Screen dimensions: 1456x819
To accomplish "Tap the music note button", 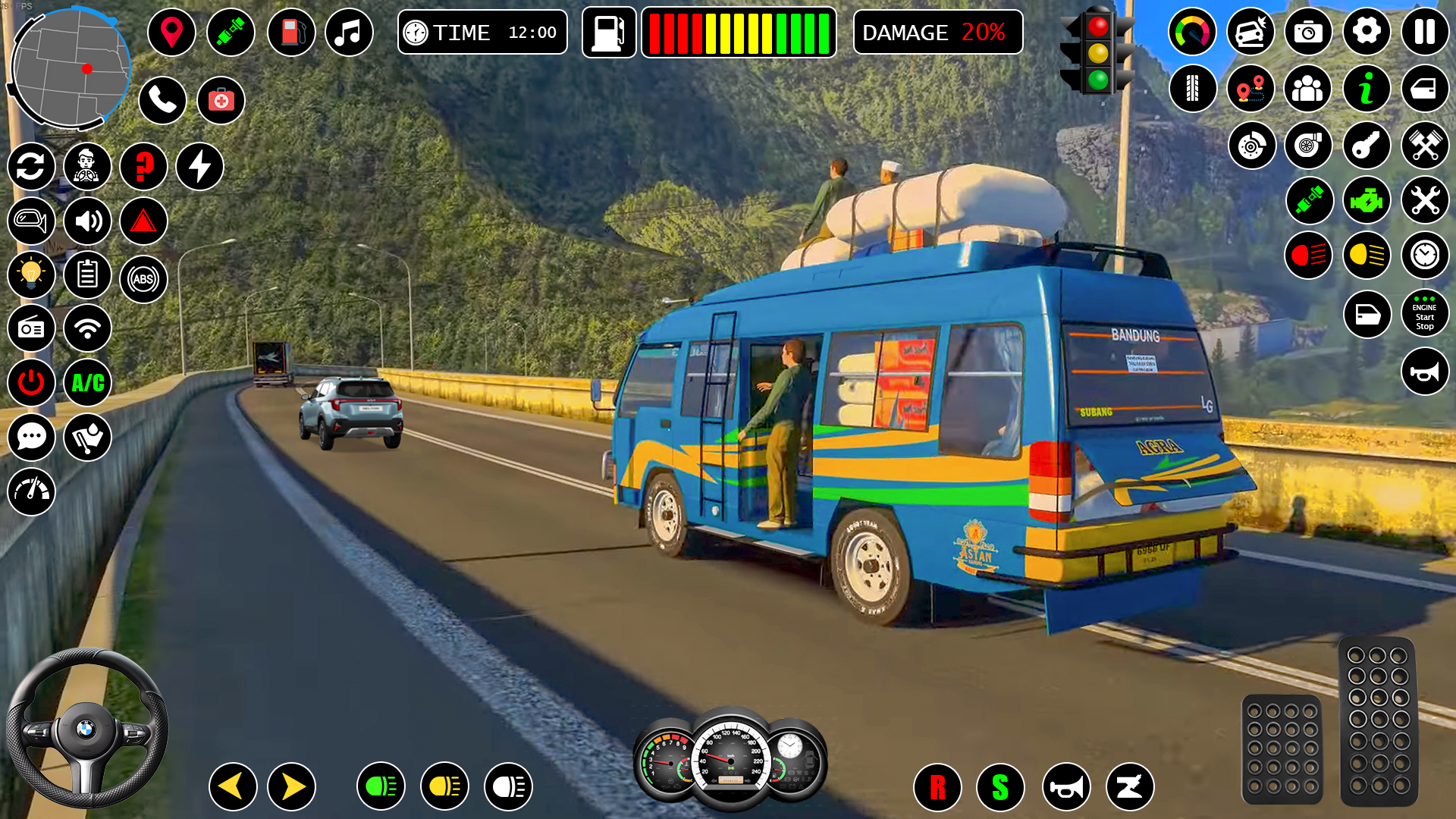I will [x=349, y=33].
